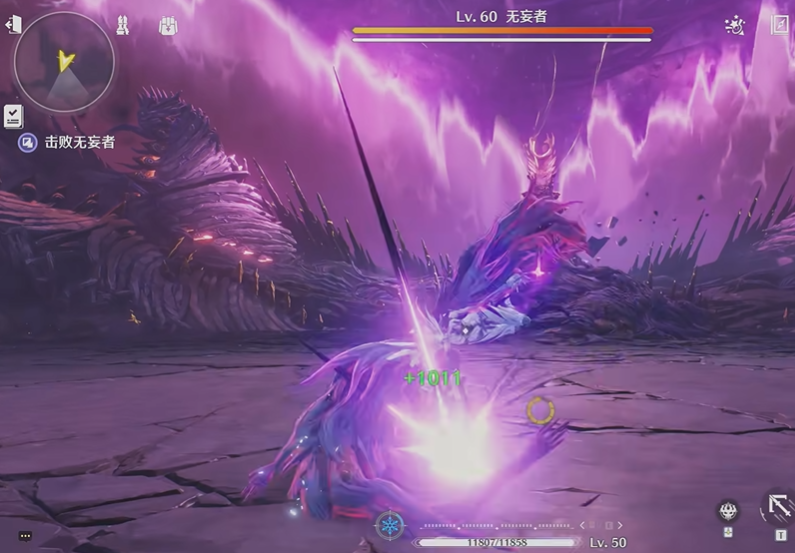Open the compass guidebook icon
The image size is (795, 553).
point(780,25)
